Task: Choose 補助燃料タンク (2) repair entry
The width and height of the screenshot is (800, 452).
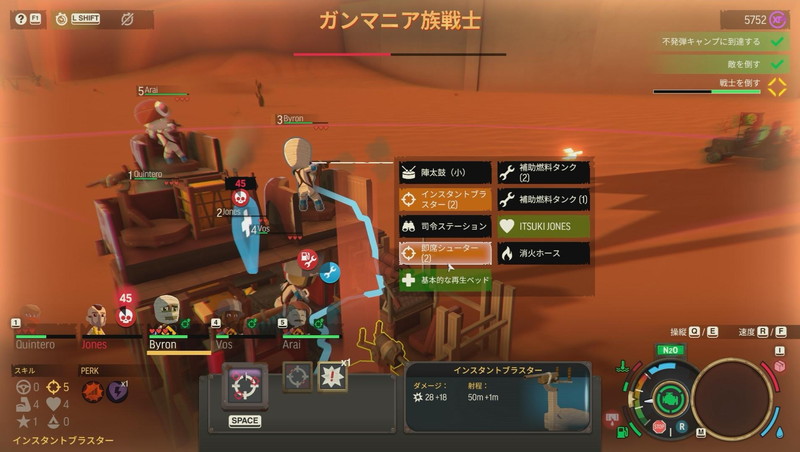Action: click(x=543, y=172)
